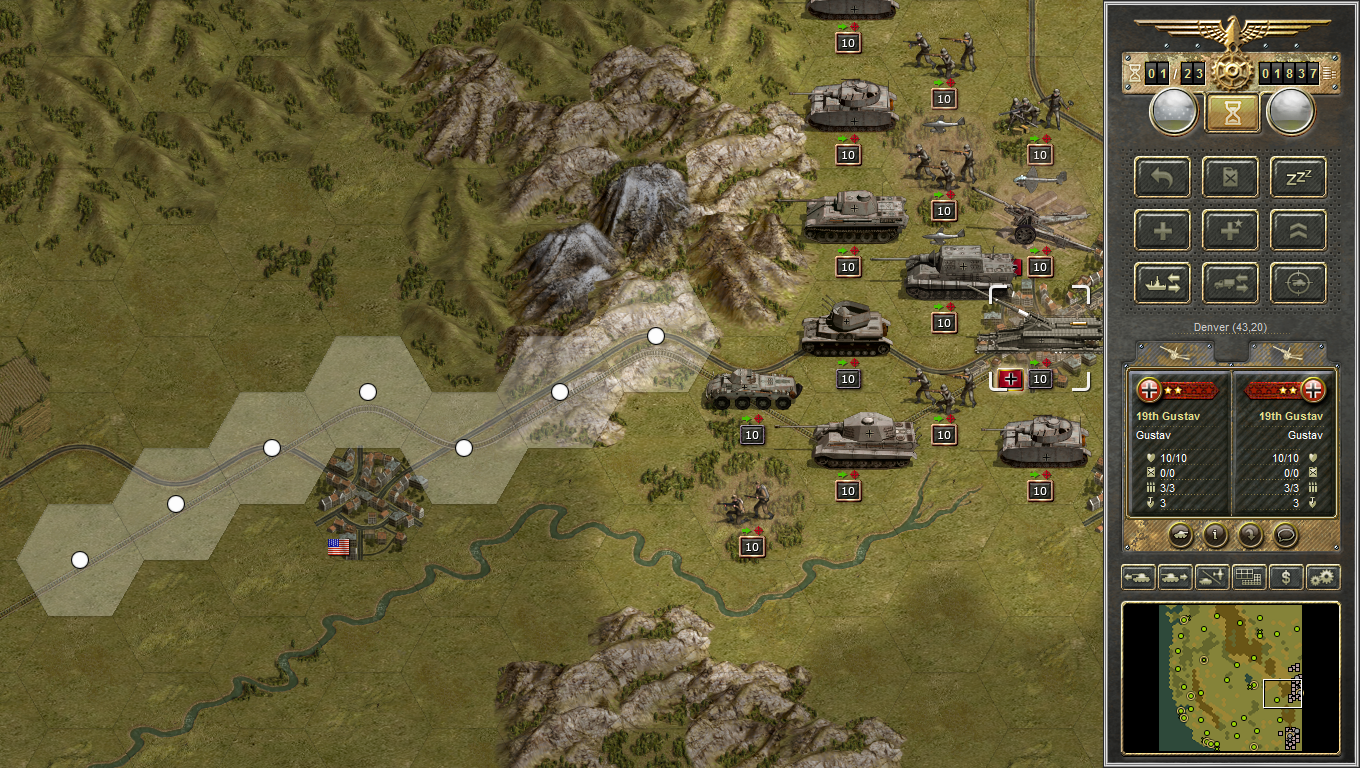The height and width of the screenshot is (768, 1360).
Task: Activate the tank crosshair button
Action: pos(1298,283)
